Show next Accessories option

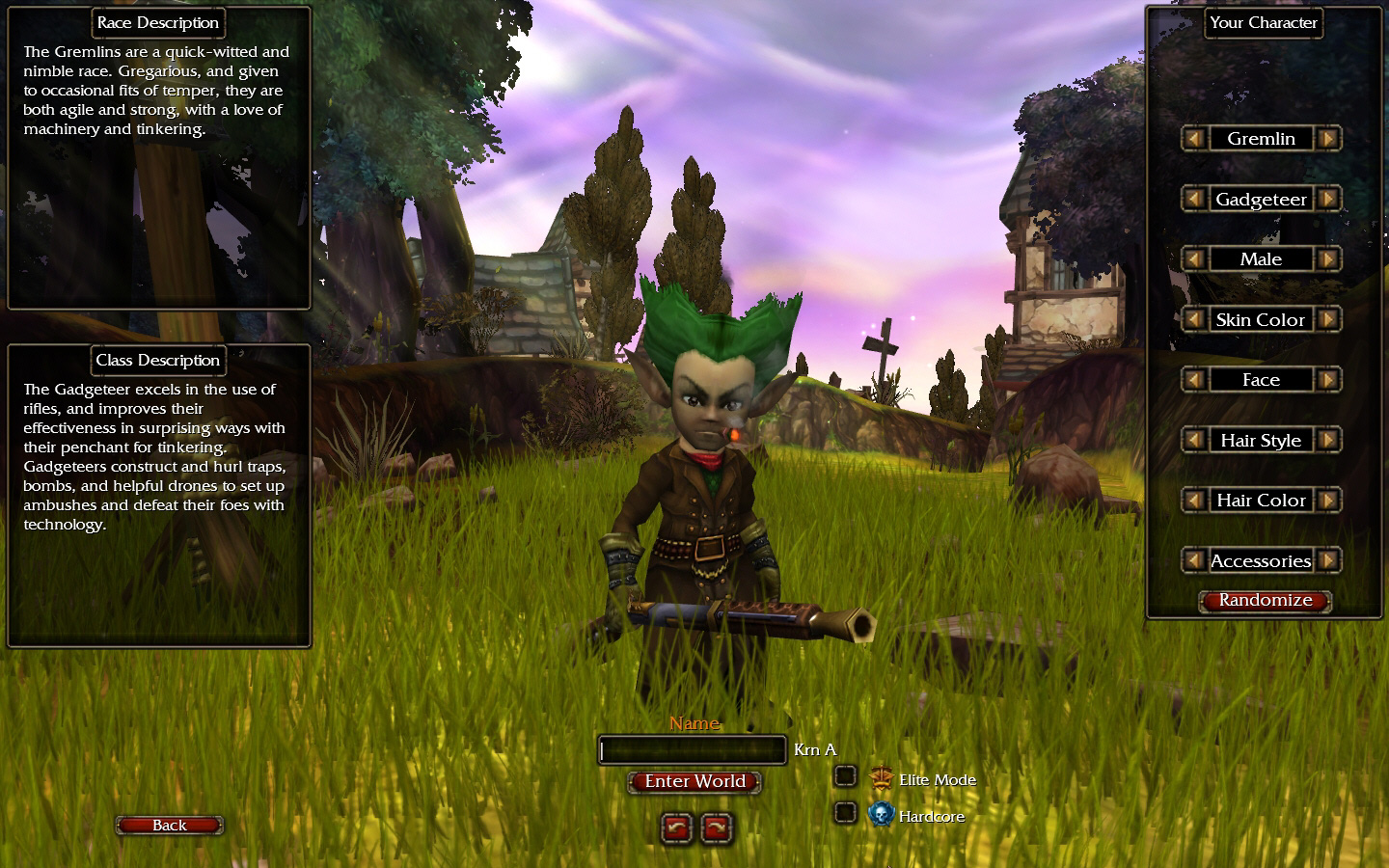point(1328,560)
